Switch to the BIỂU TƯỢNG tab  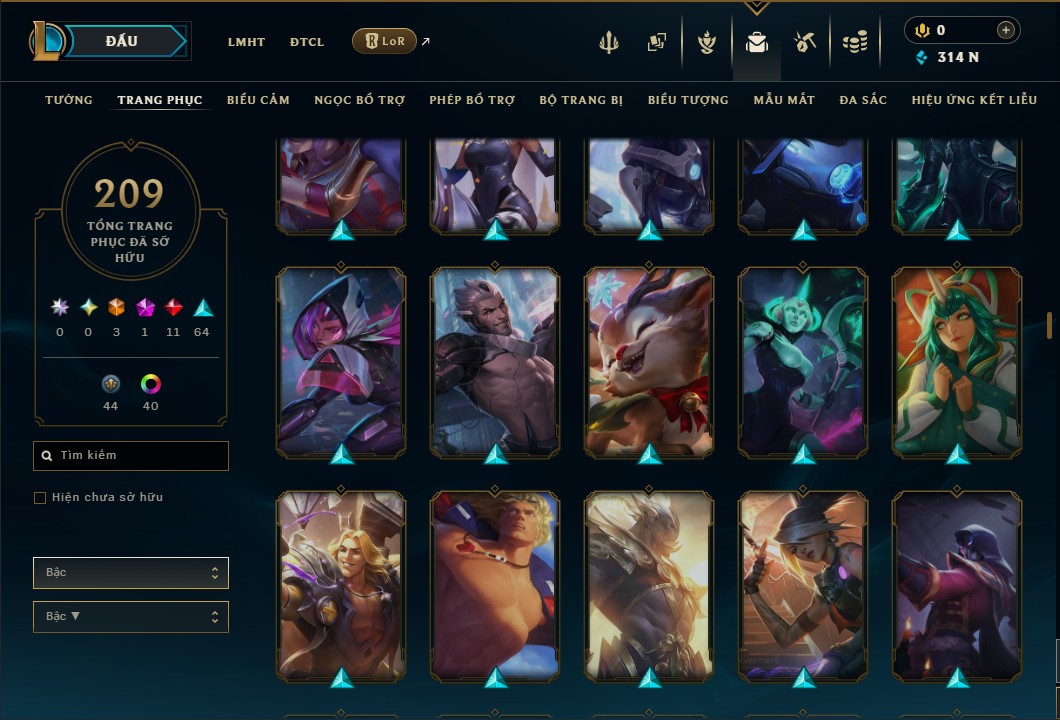[x=688, y=100]
